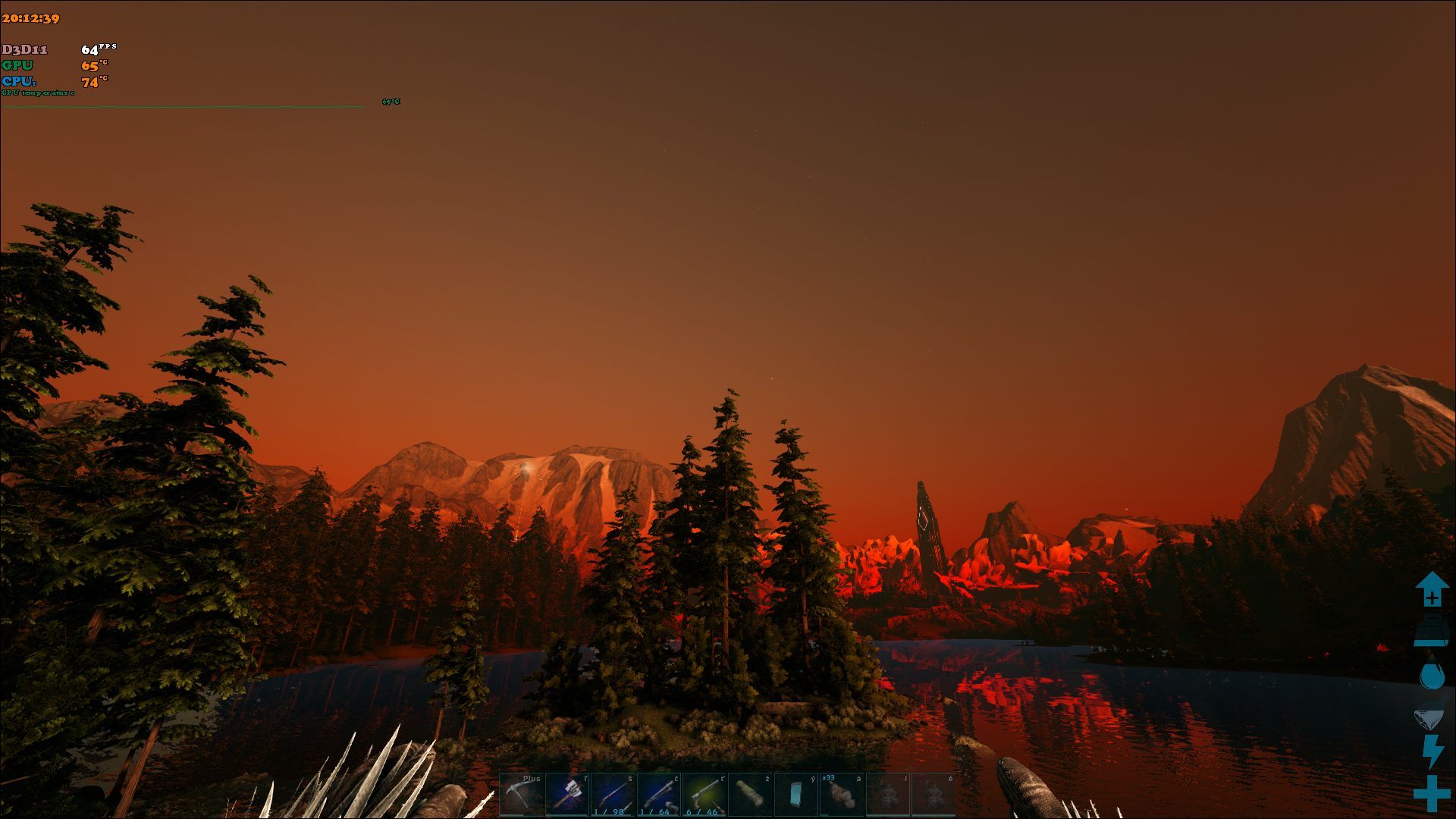Select the x33 stacked item slot
The height and width of the screenshot is (819, 1456).
(x=842, y=795)
